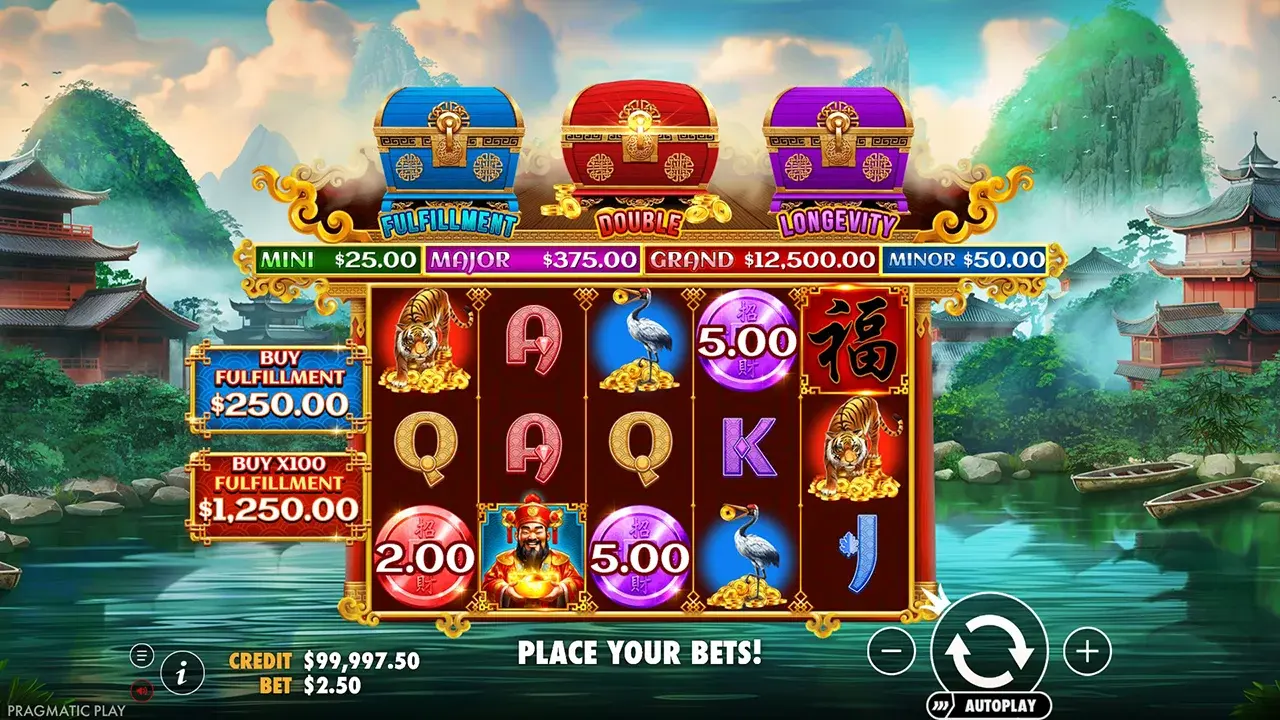
Task: Select the Caishen wild symbol on reel two
Action: (x=531, y=551)
